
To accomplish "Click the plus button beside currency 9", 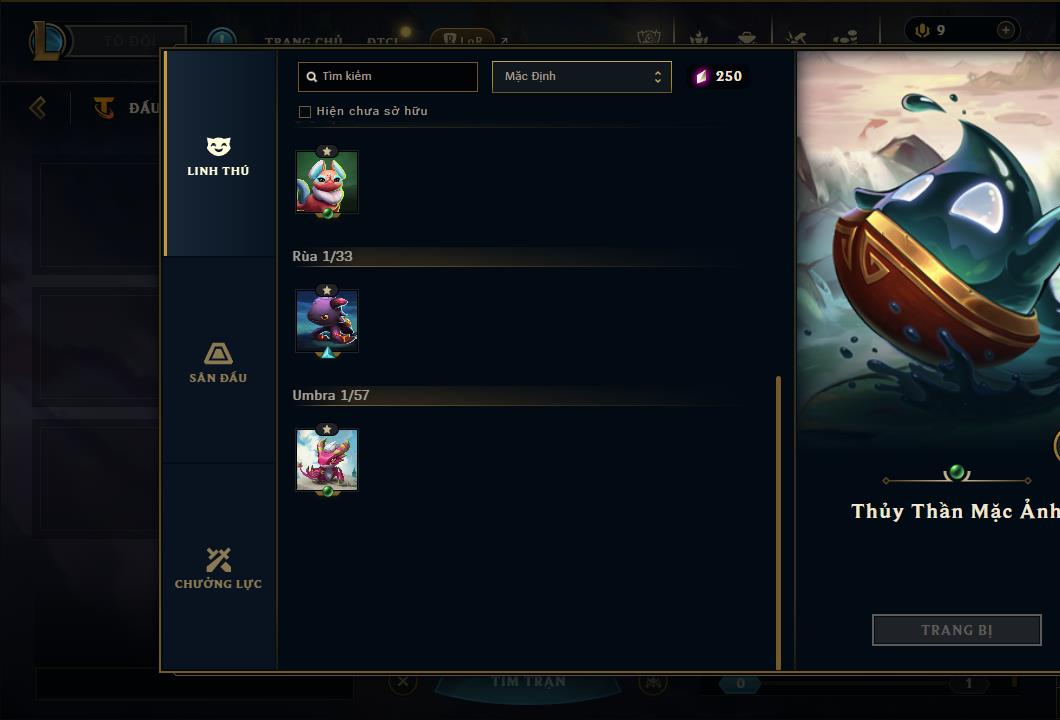I will (1005, 30).
